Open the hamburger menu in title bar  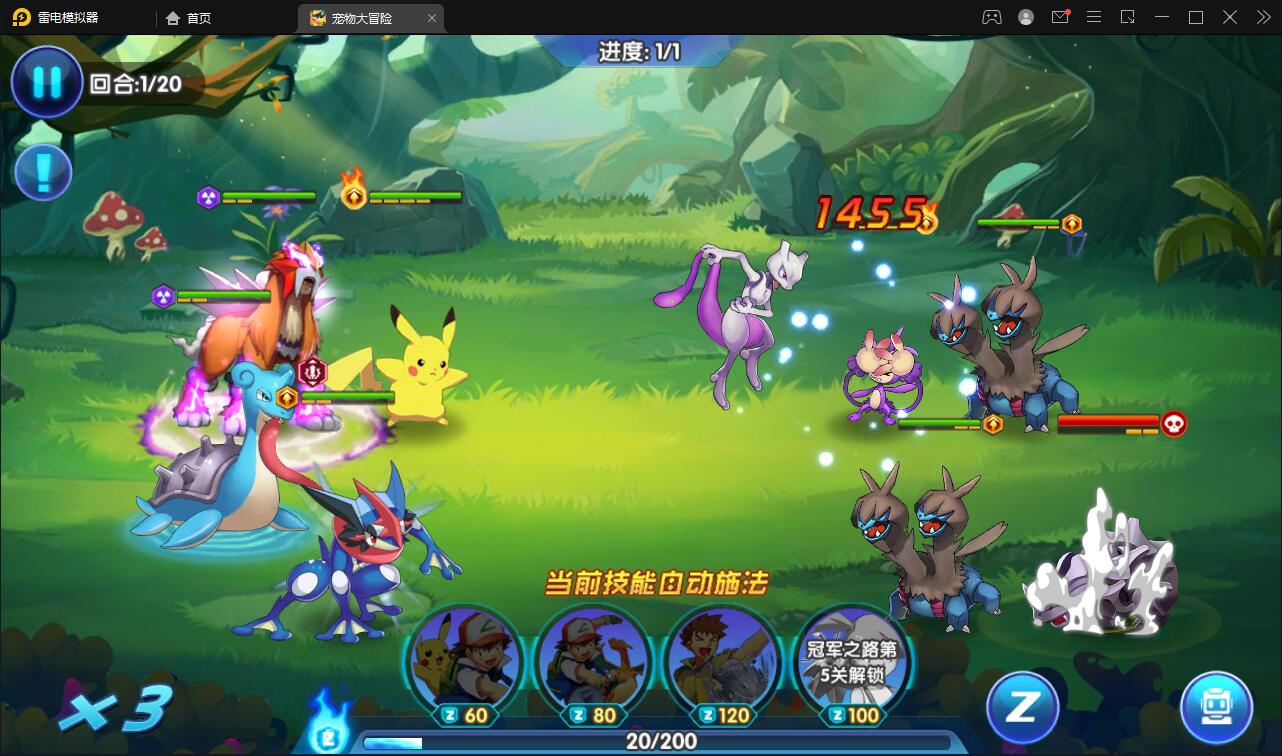pos(1094,17)
